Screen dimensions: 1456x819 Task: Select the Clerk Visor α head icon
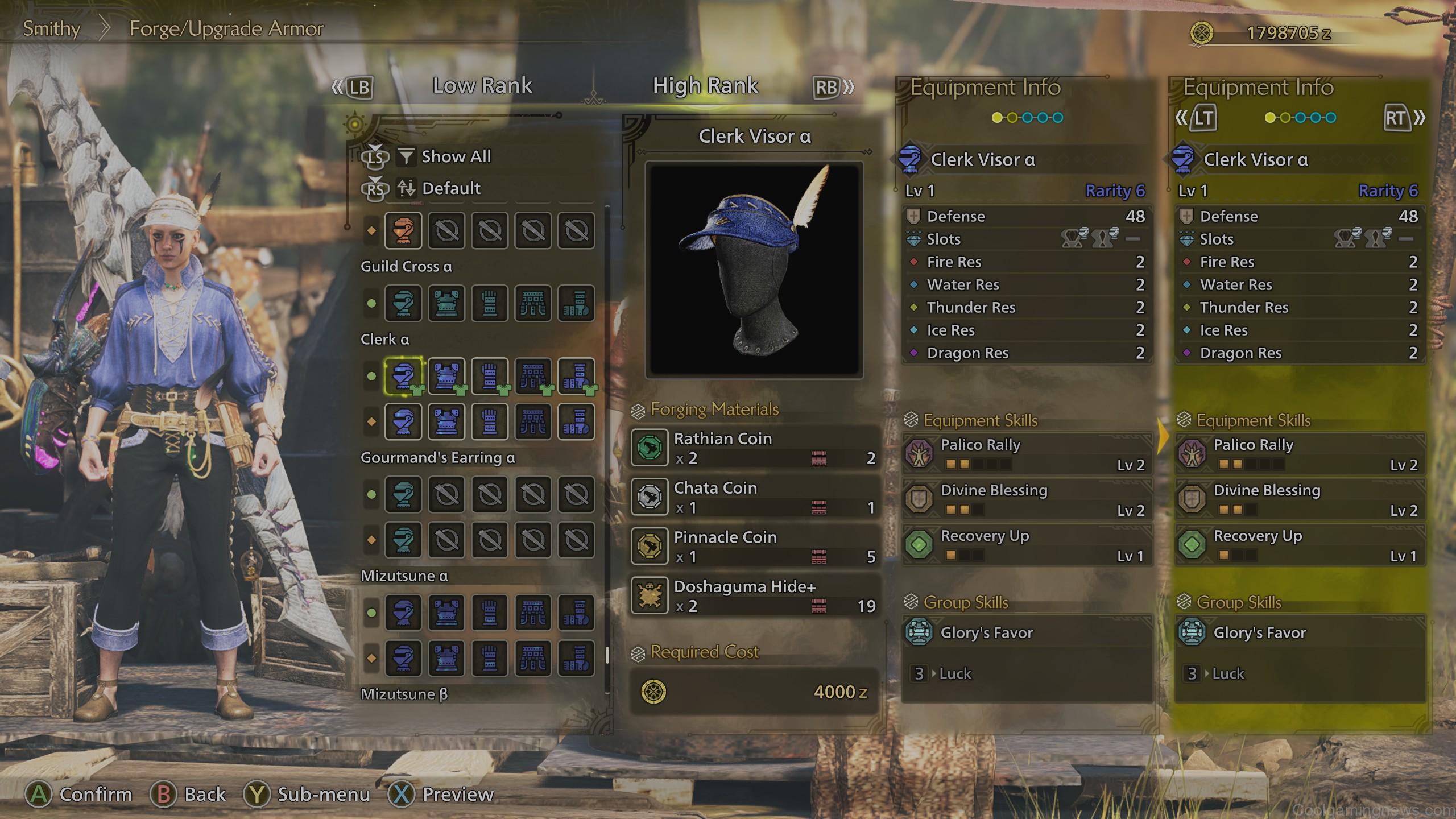[403, 375]
